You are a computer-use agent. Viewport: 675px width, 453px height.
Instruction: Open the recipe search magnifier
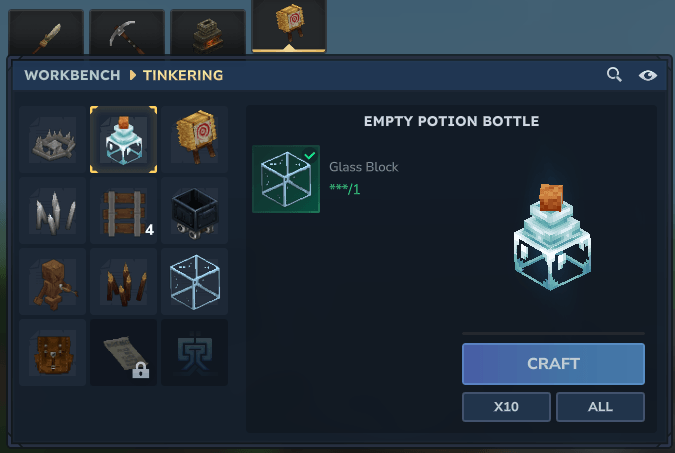(x=615, y=75)
